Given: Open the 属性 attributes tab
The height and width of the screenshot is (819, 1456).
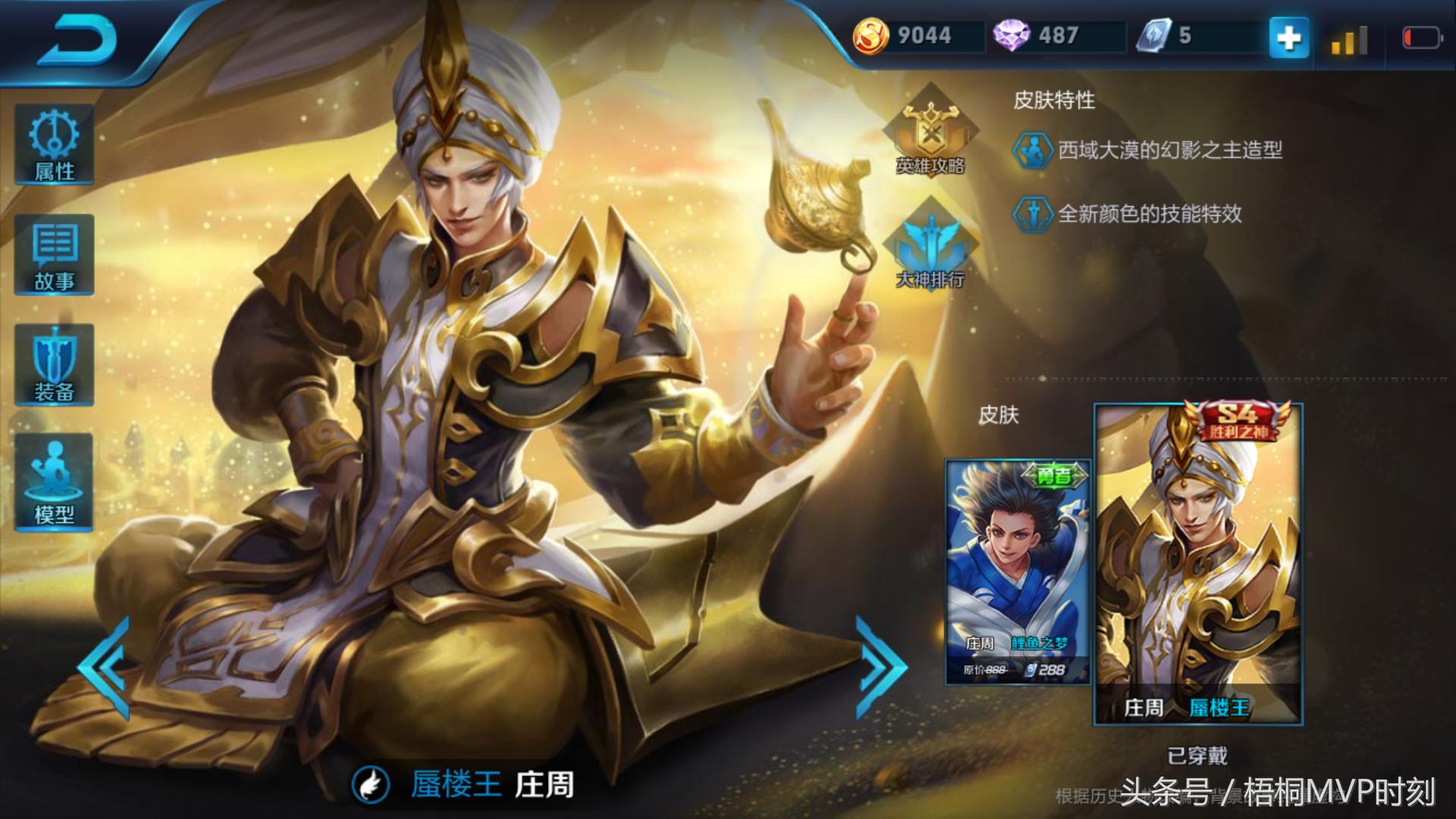Looking at the screenshot, I should [x=54, y=146].
